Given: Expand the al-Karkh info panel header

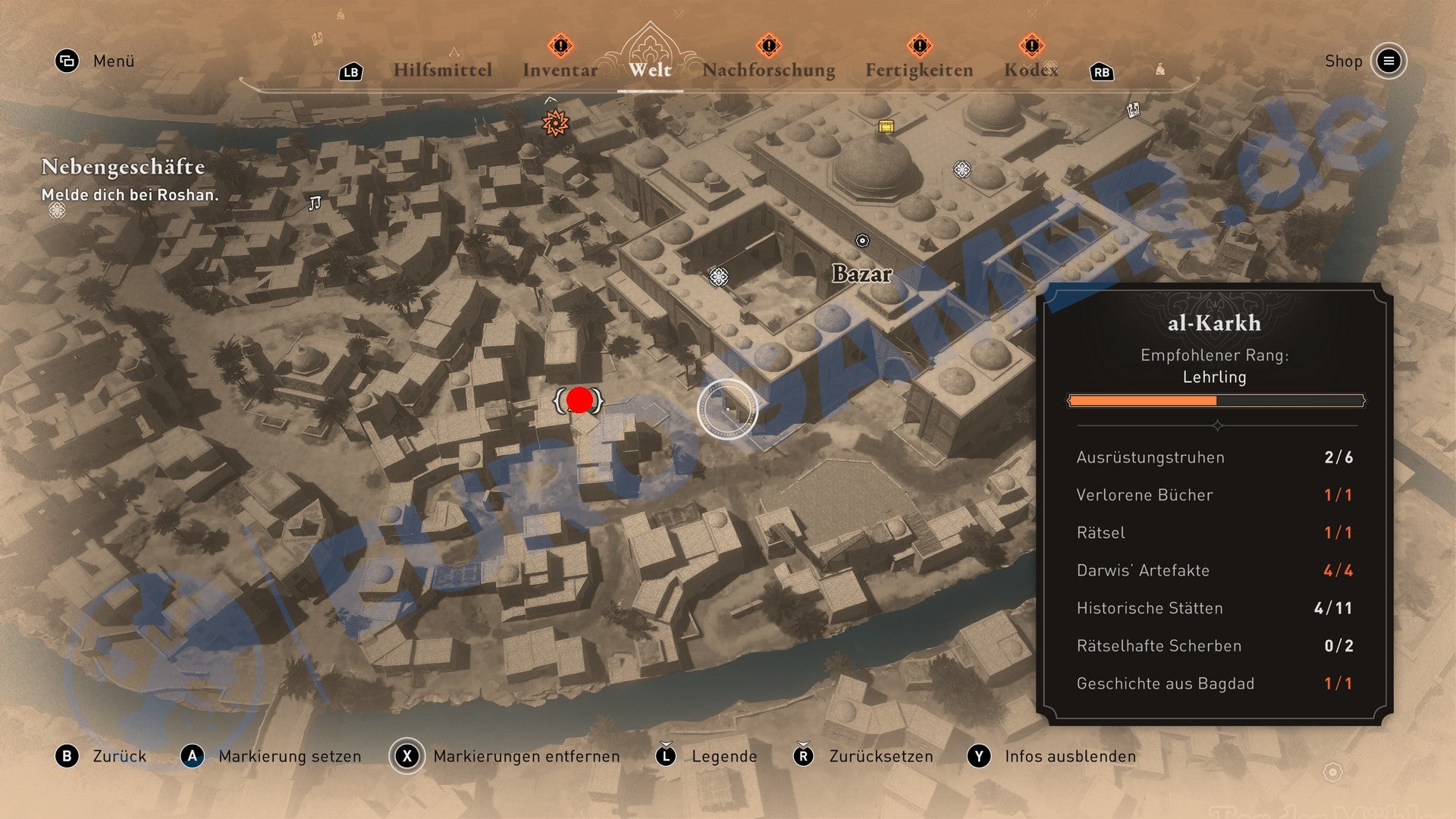Looking at the screenshot, I should click(x=1216, y=322).
